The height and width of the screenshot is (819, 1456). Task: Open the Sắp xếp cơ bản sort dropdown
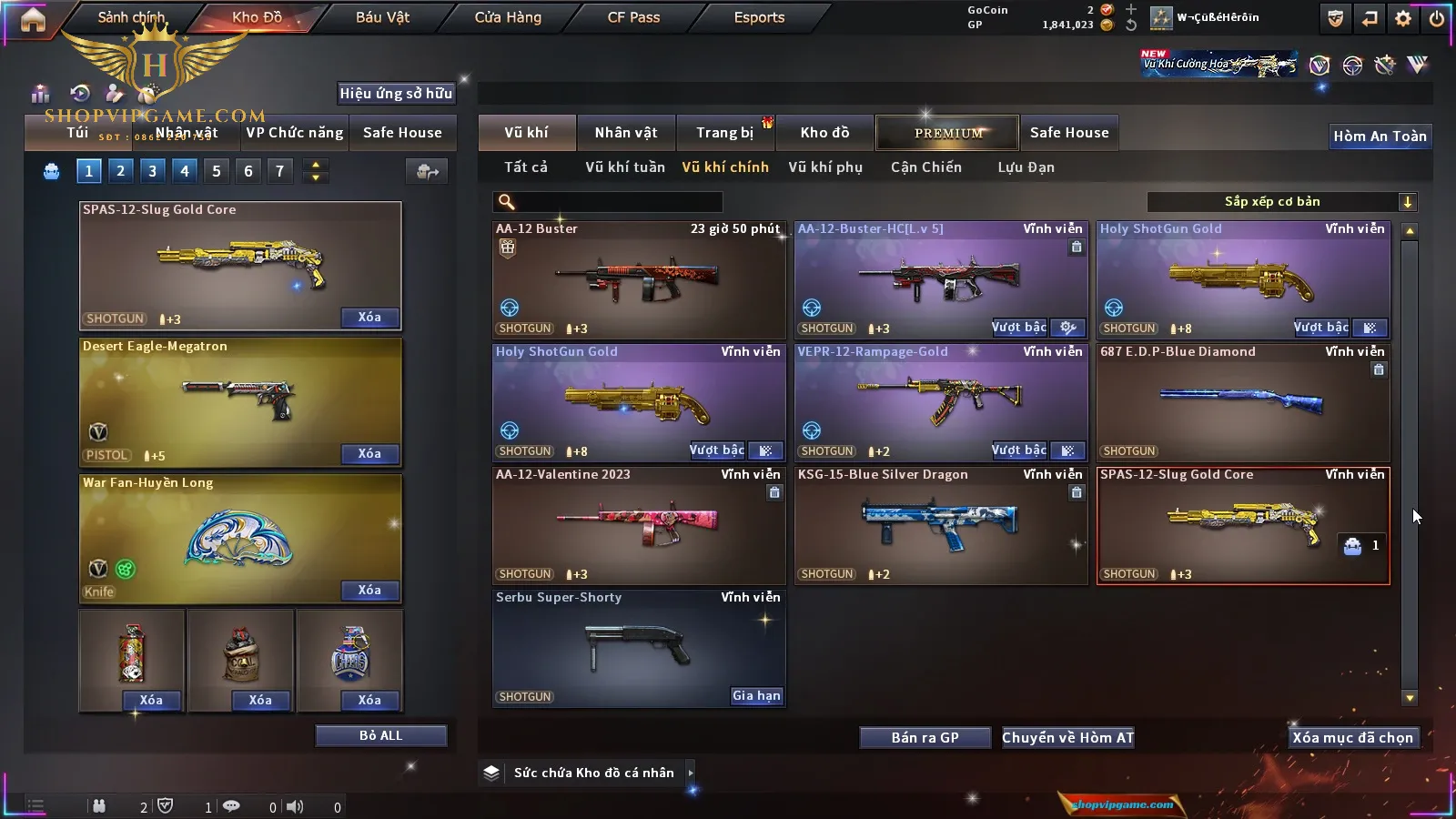[1281, 202]
